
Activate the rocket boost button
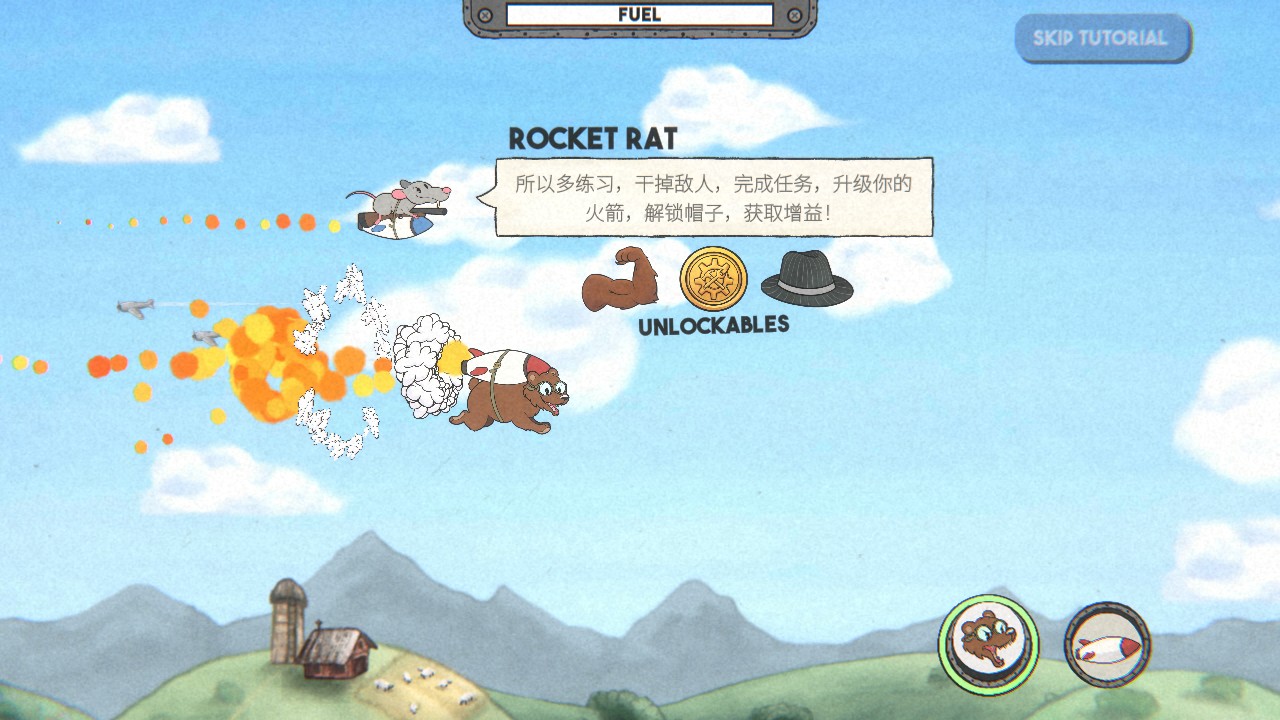pyautogui.click(x=1107, y=645)
